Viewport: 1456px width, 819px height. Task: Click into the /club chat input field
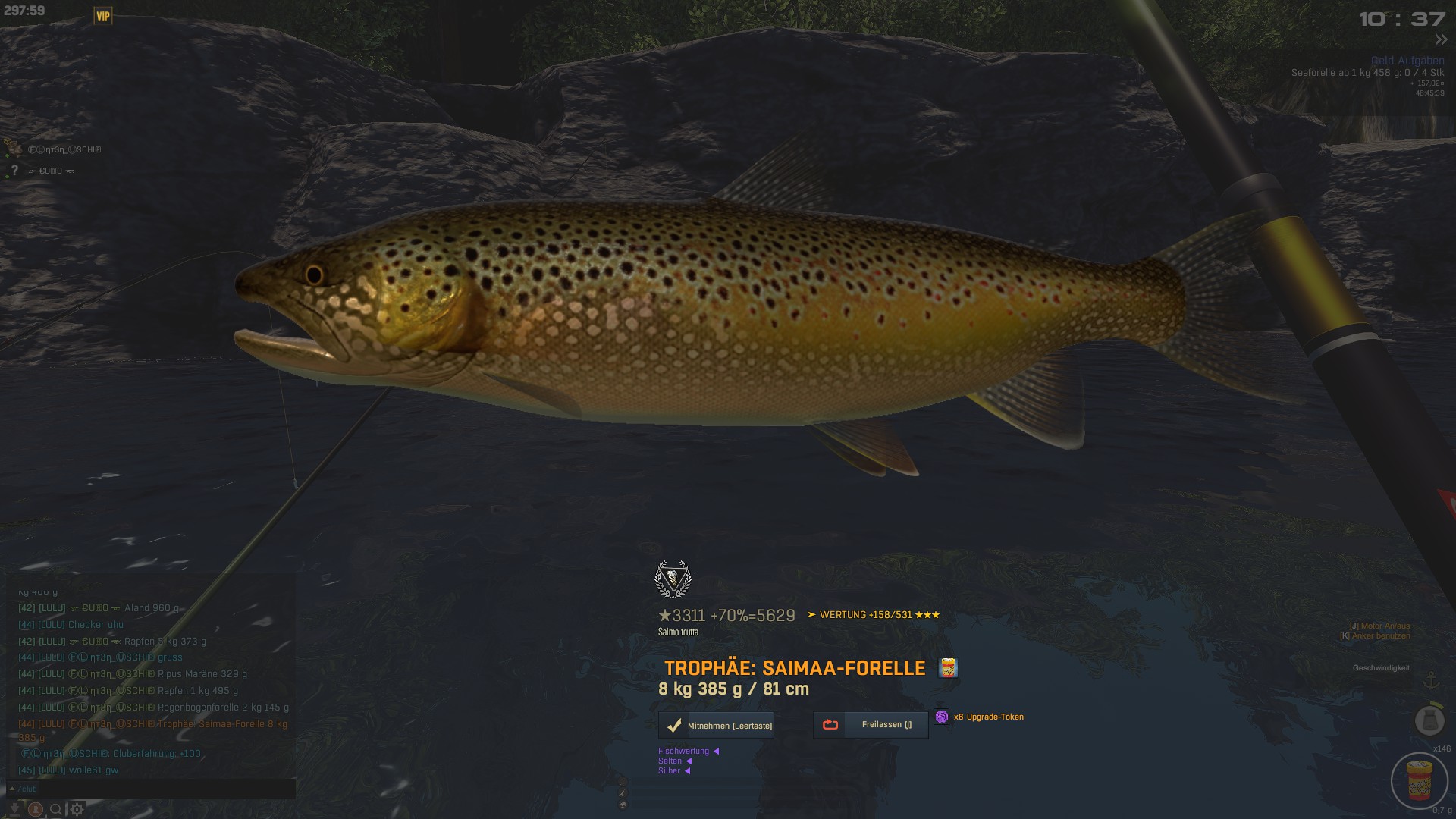(152, 789)
